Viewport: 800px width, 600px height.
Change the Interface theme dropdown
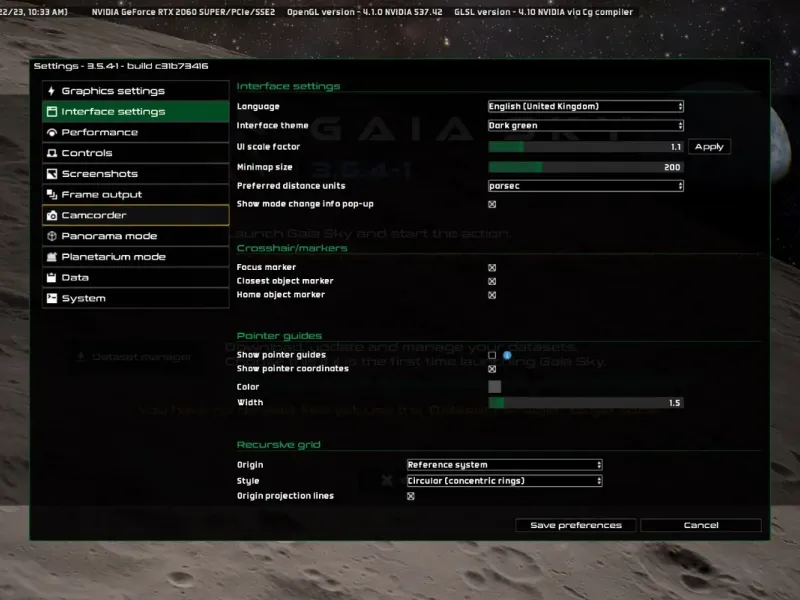[585, 126]
